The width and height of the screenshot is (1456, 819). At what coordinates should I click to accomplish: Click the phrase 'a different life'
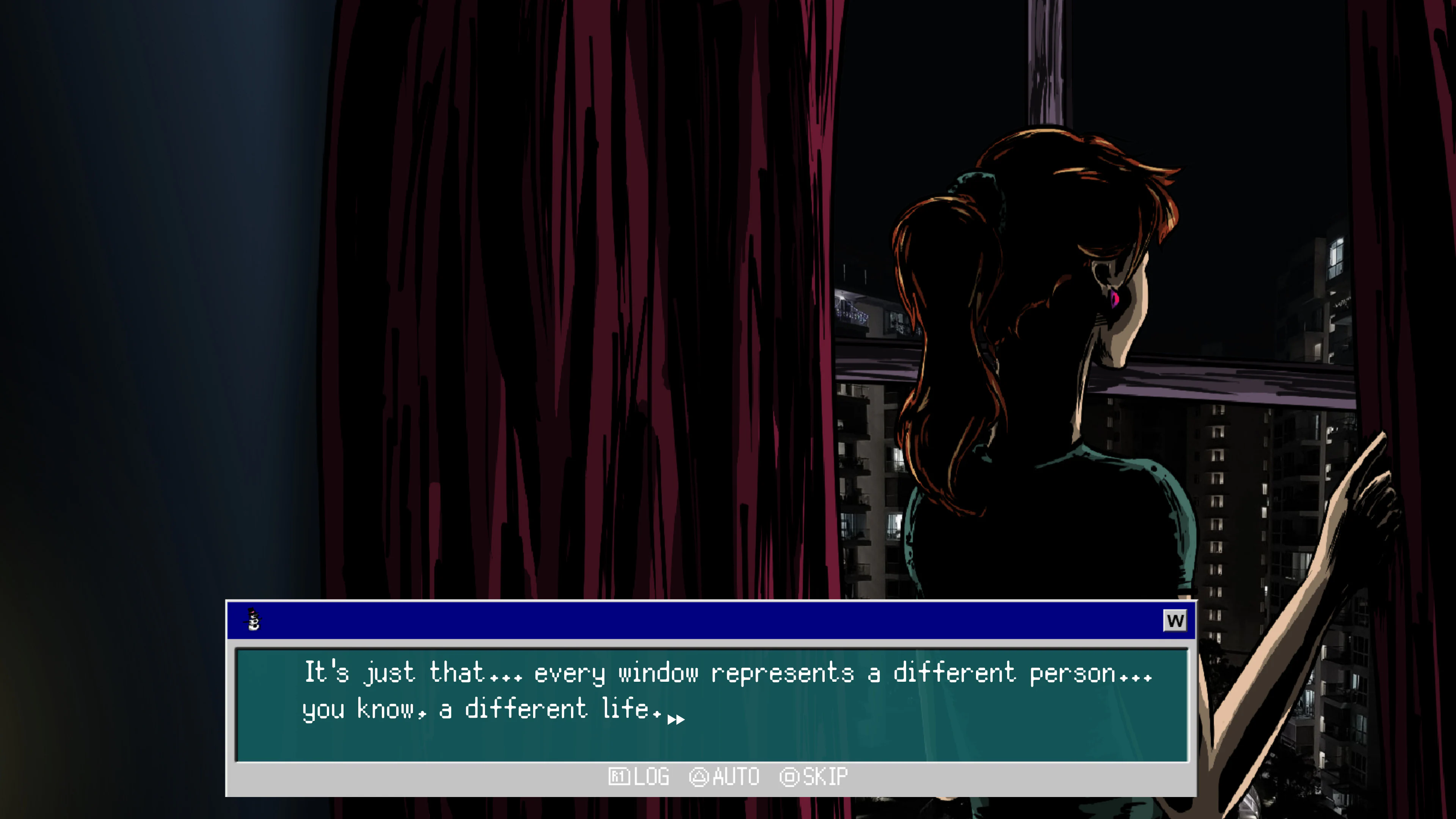(x=543, y=708)
